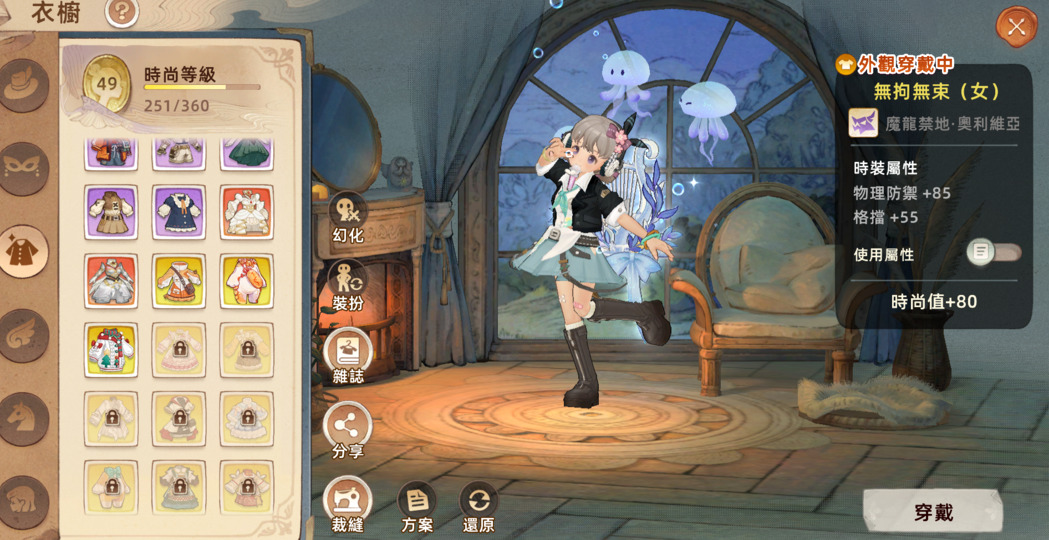Tap the 穿戴 wear button

pyautogui.click(x=933, y=512)
